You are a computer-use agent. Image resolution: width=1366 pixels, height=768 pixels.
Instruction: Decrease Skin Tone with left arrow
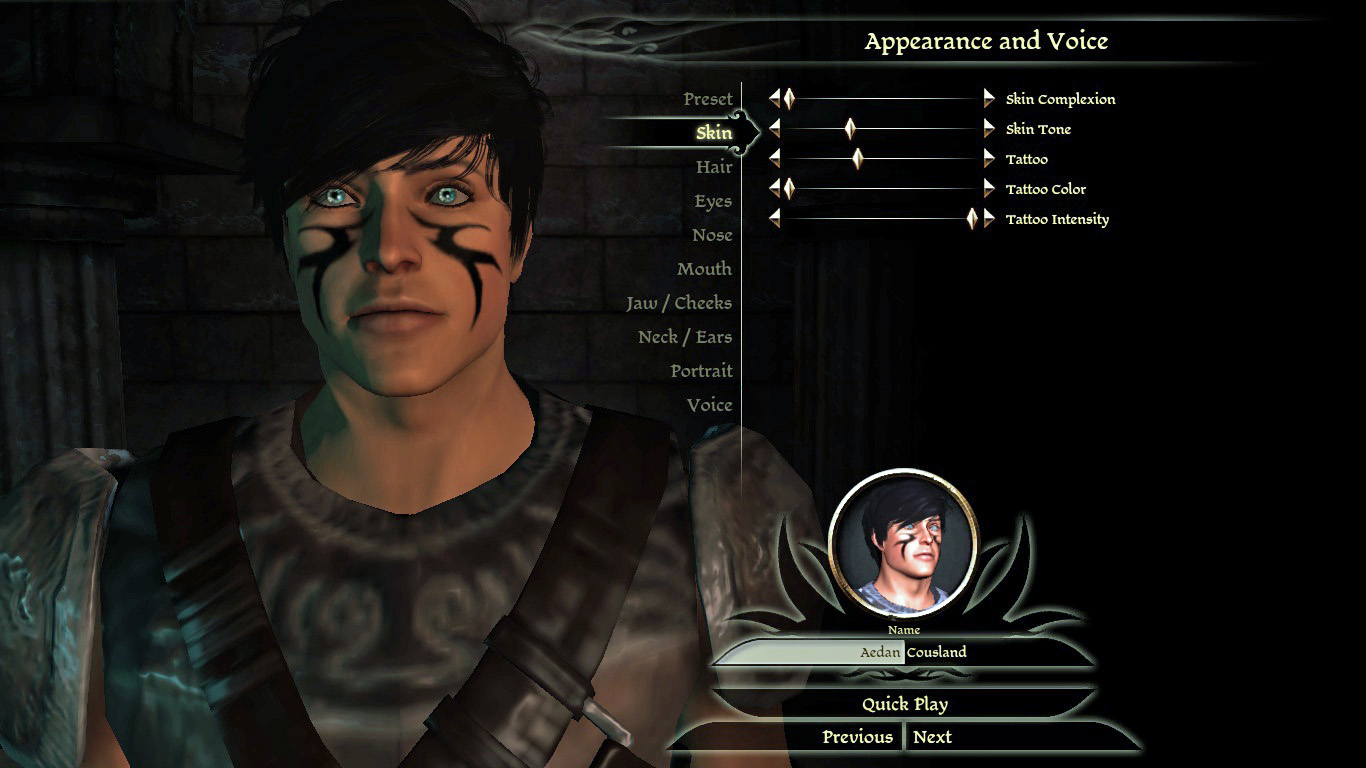(774, 128)
